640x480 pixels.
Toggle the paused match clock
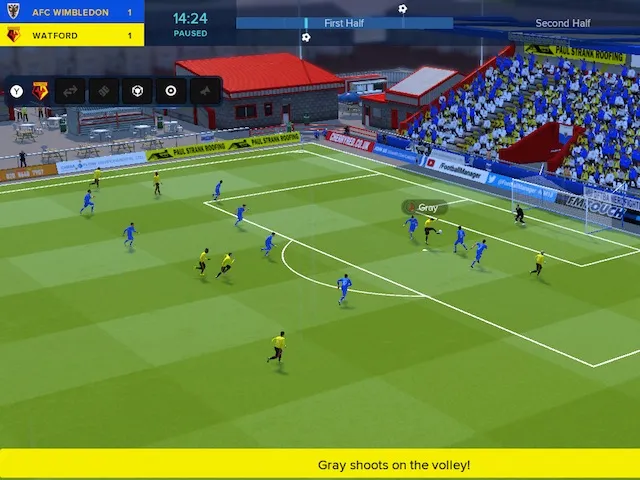[190, 23]
